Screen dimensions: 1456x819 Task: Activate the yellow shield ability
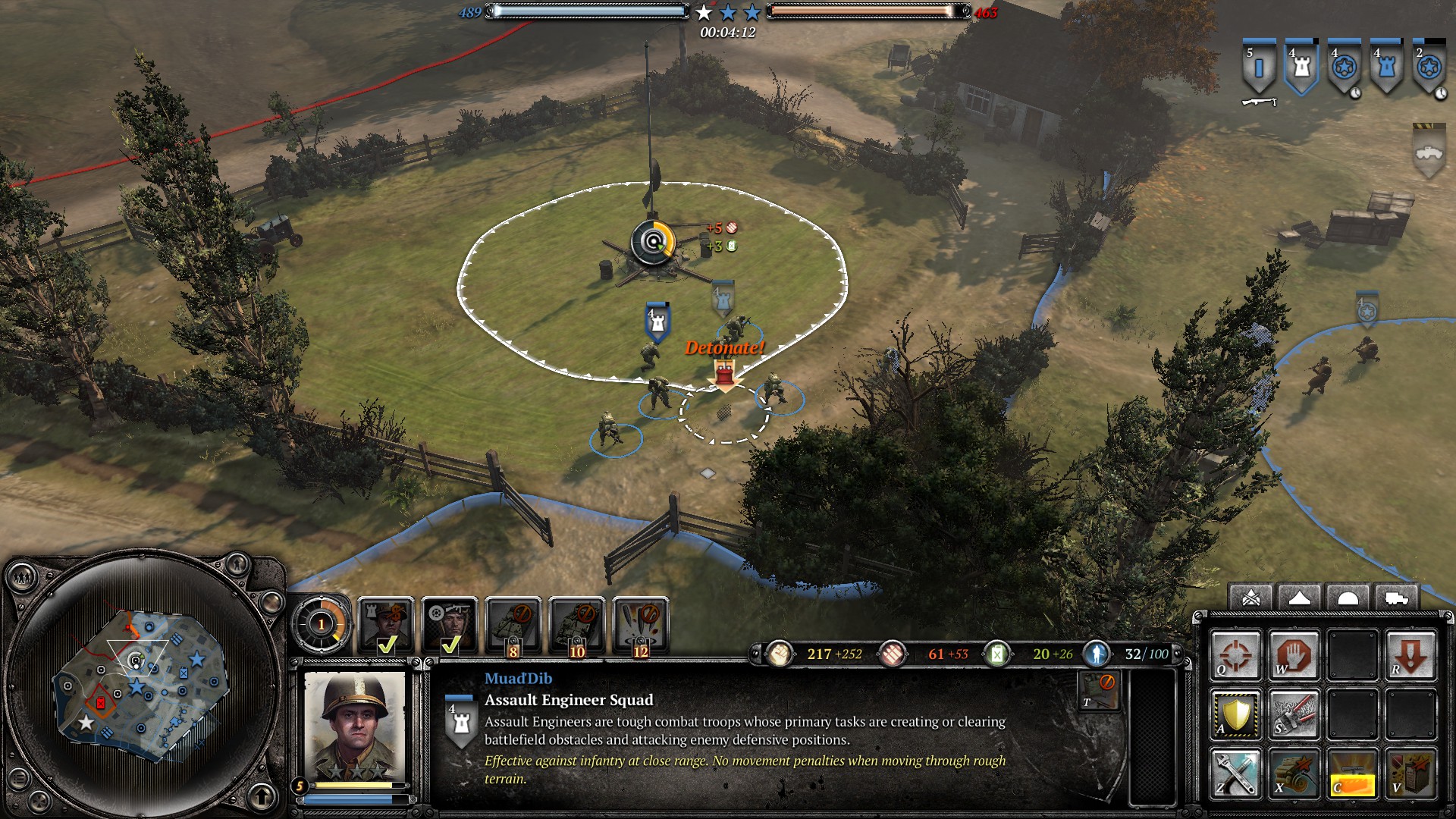[x=1235, y=714]
